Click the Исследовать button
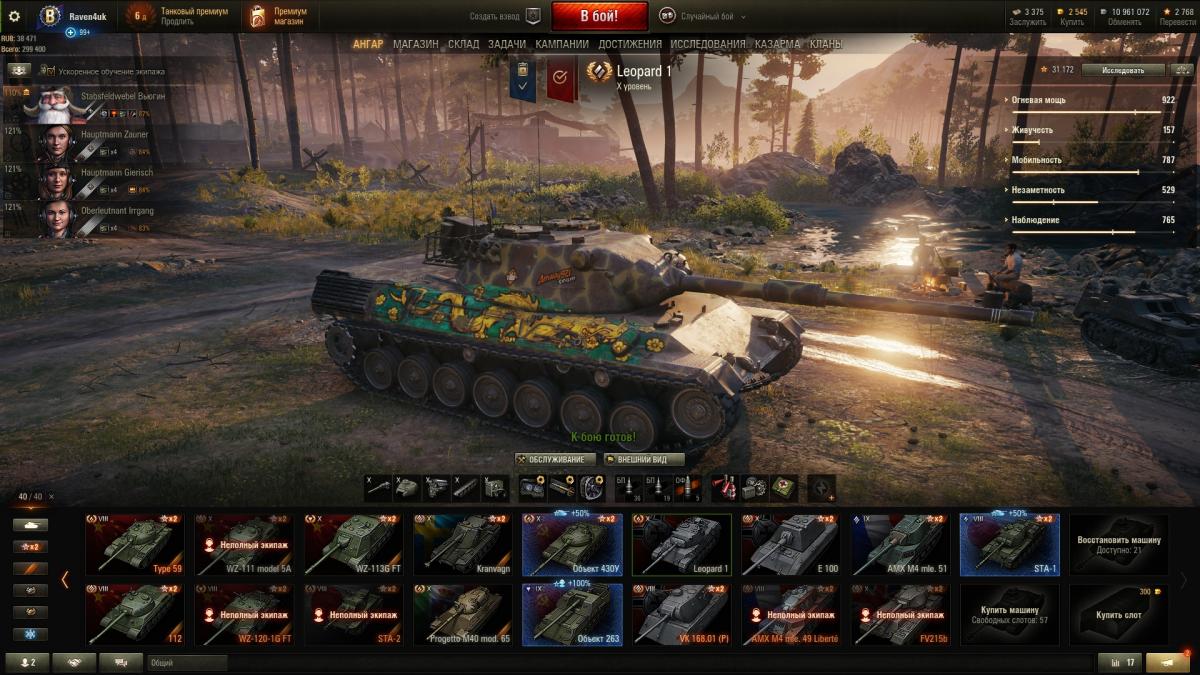Image resolution: width=1200 pixels, height=675 pixels. coord(1123,70)
